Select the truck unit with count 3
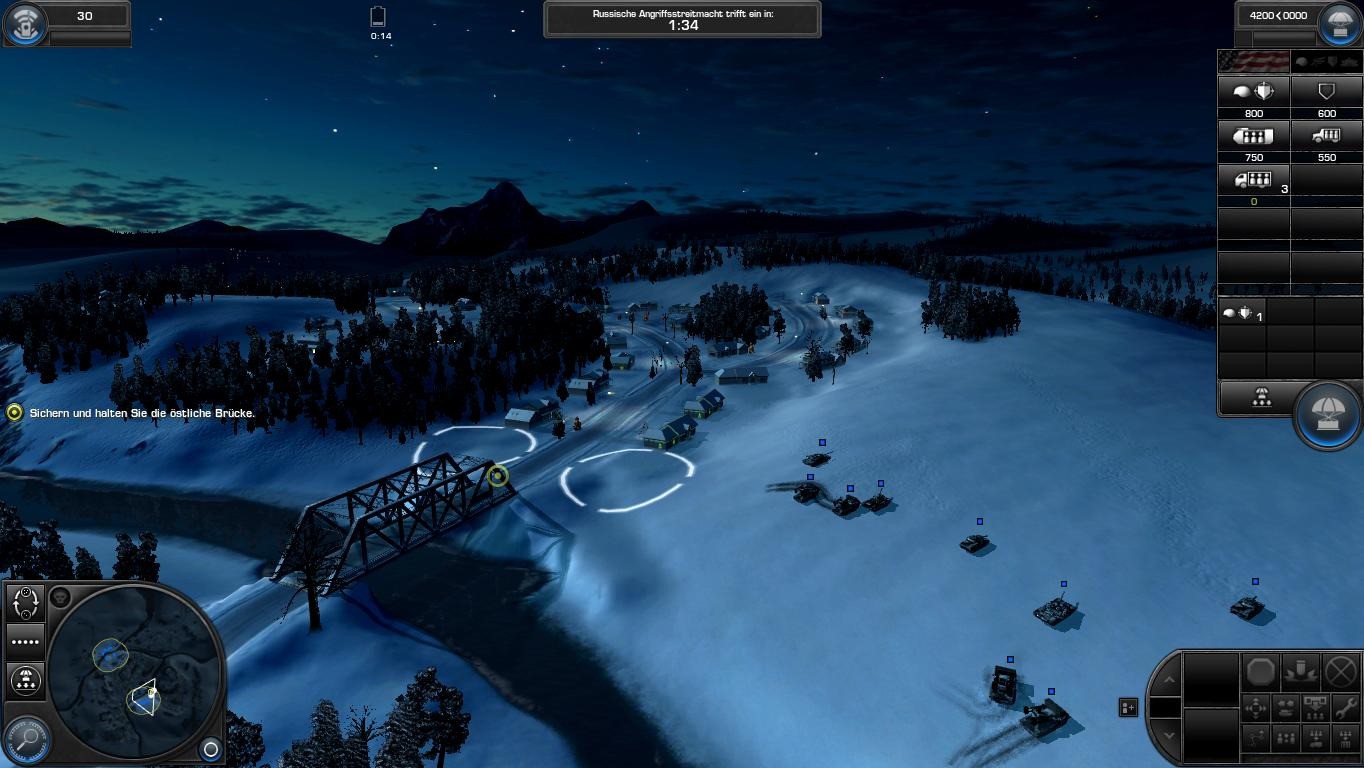This screenshot has width=1364, height=768. [1253, 181]
